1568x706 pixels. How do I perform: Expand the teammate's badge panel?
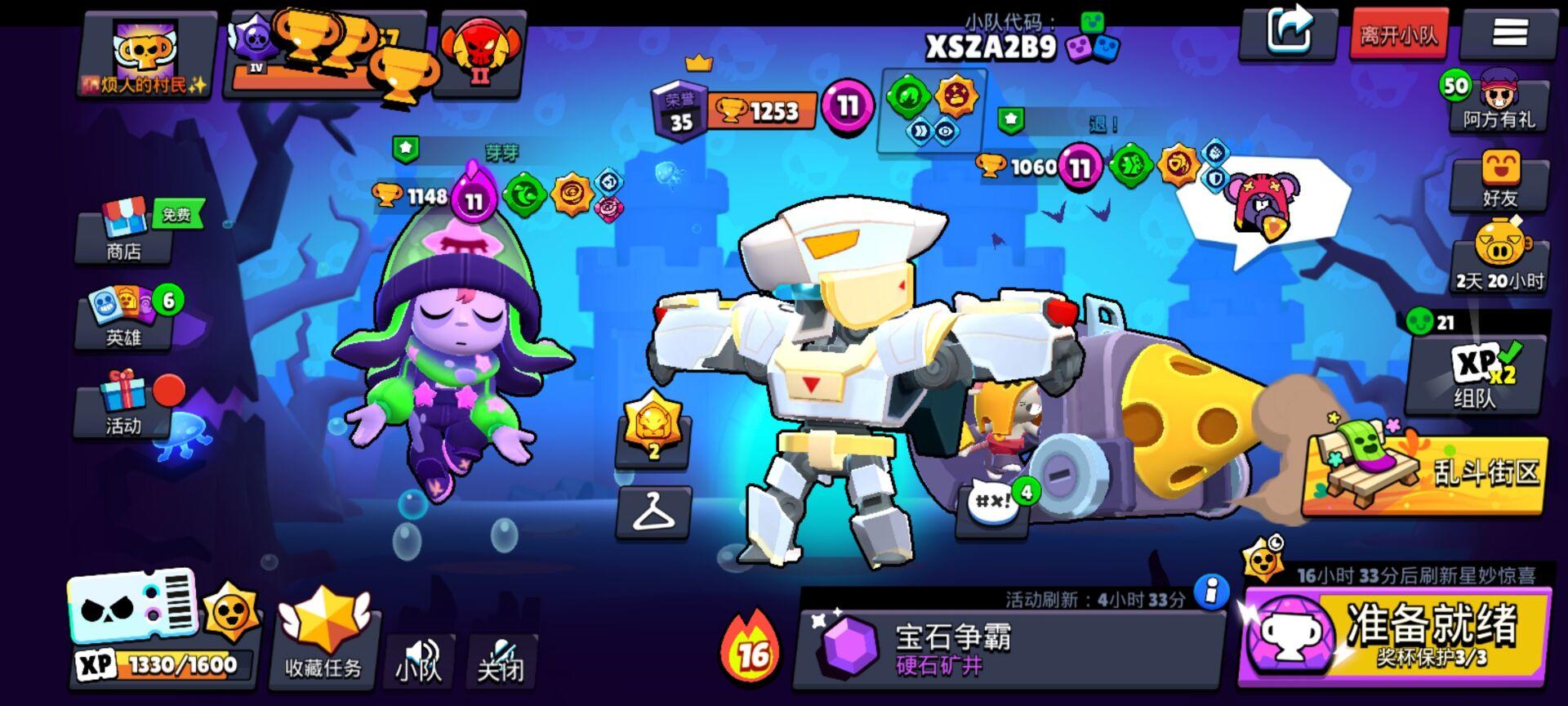click(x=931, y=110)
